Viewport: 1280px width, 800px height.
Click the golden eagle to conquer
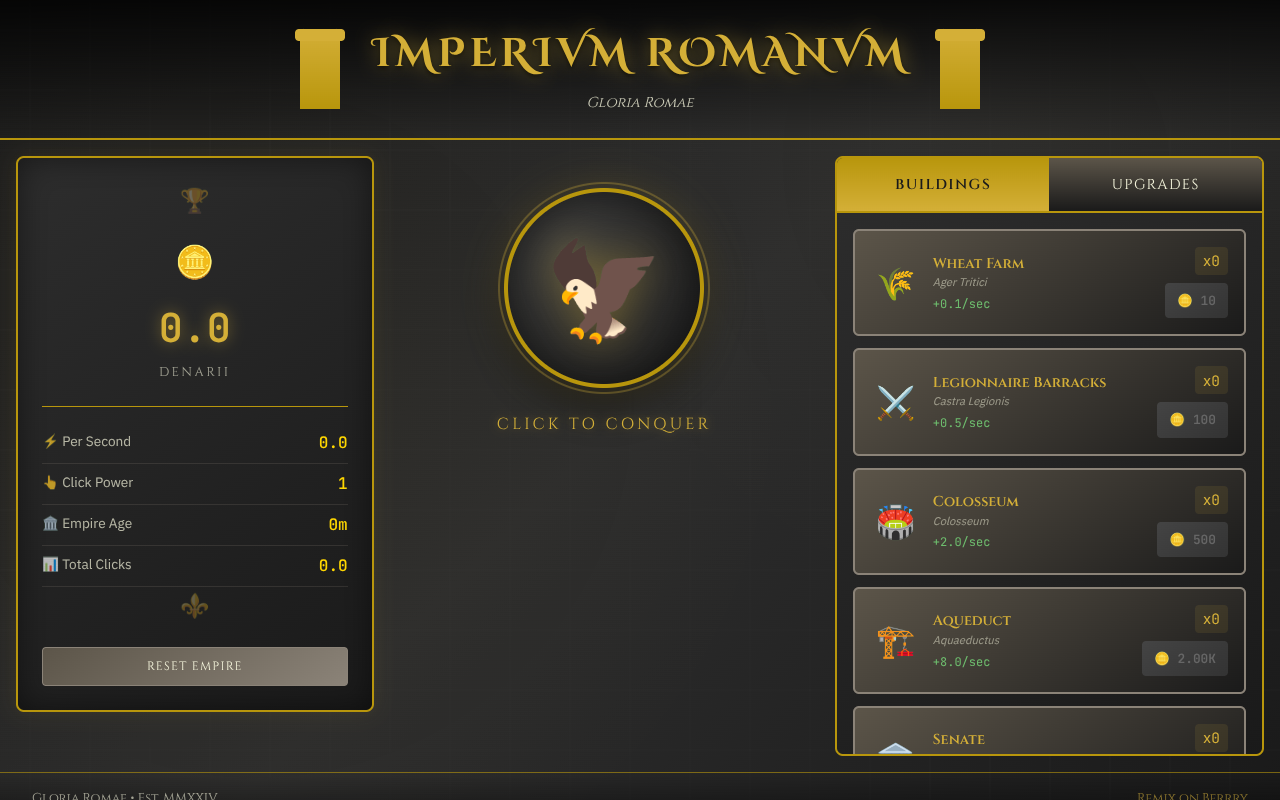(x=603, y=288)
